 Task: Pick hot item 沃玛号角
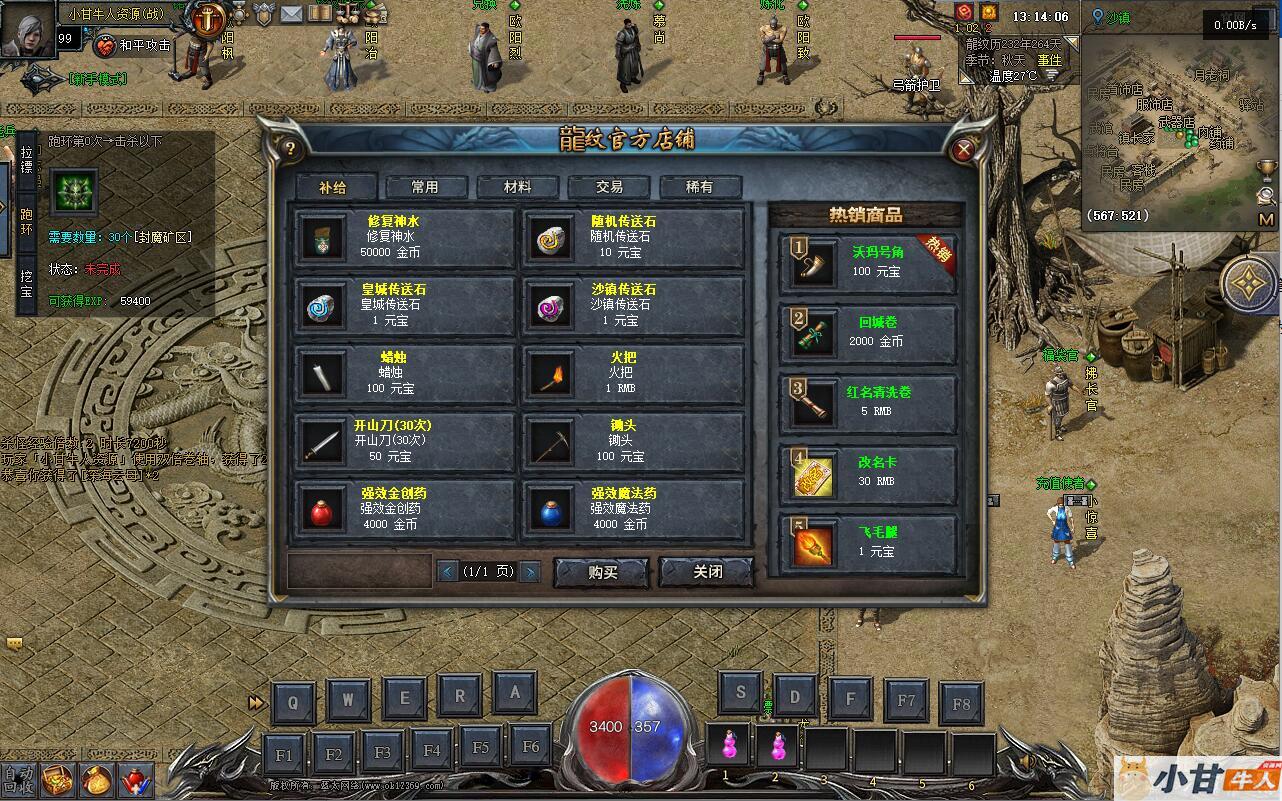[868, 263]
